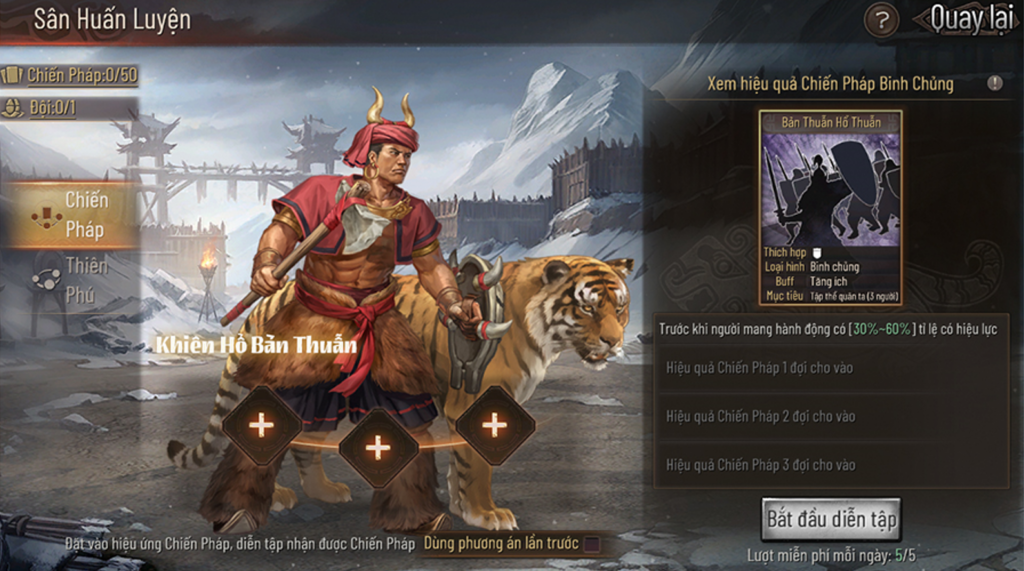Start training with Bắt đầu diễn tập
This screenshot has width=1024, height=571.
point(831,519)
